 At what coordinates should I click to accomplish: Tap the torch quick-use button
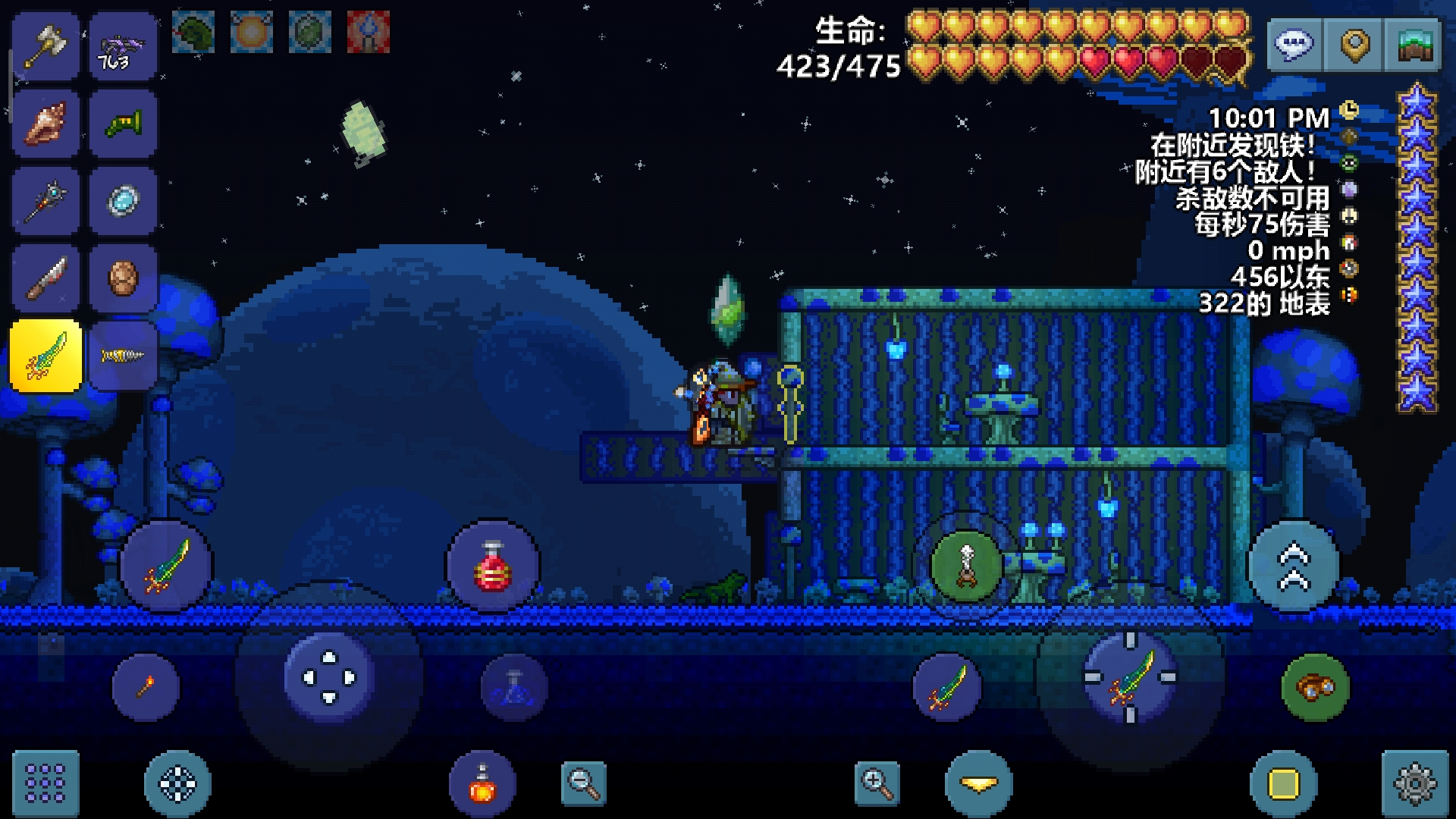point(146,687)
